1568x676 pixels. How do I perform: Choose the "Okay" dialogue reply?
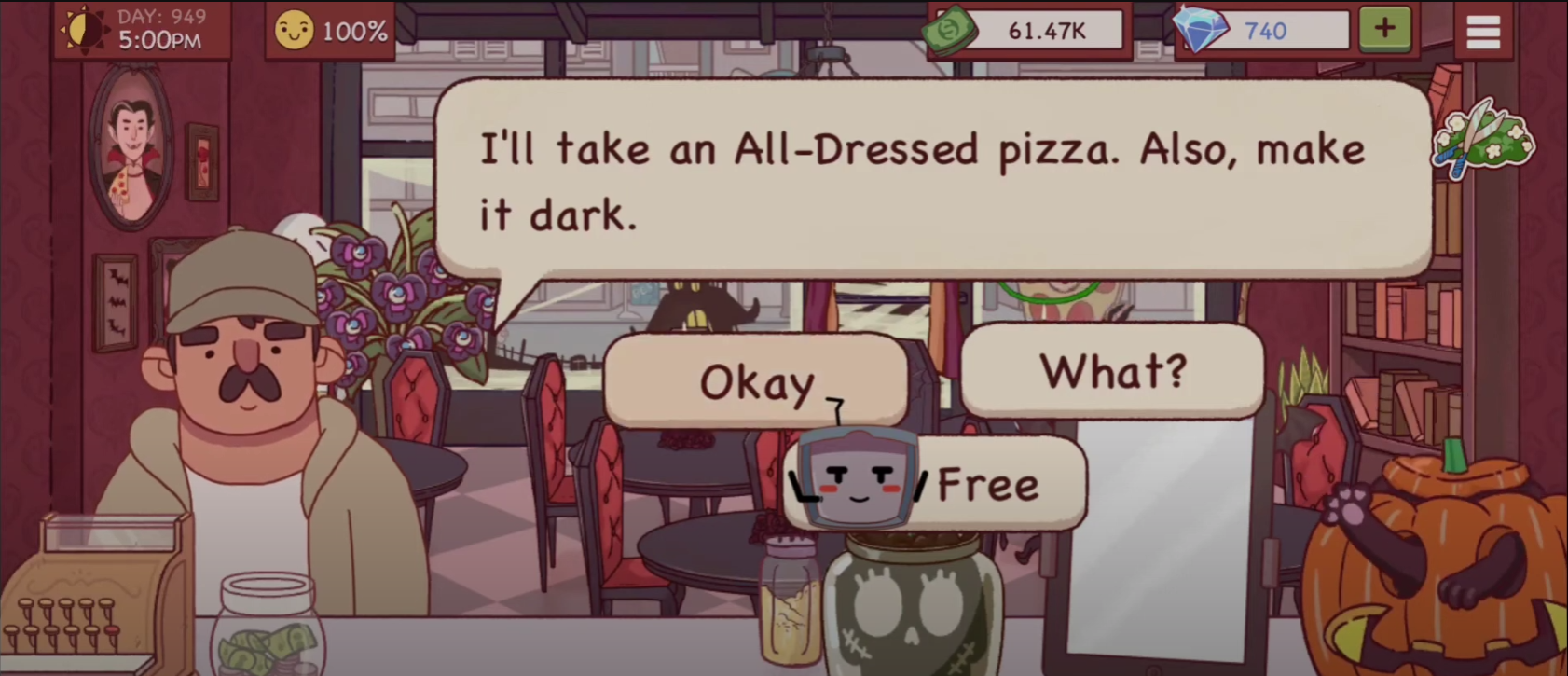[x=757, y=382]
